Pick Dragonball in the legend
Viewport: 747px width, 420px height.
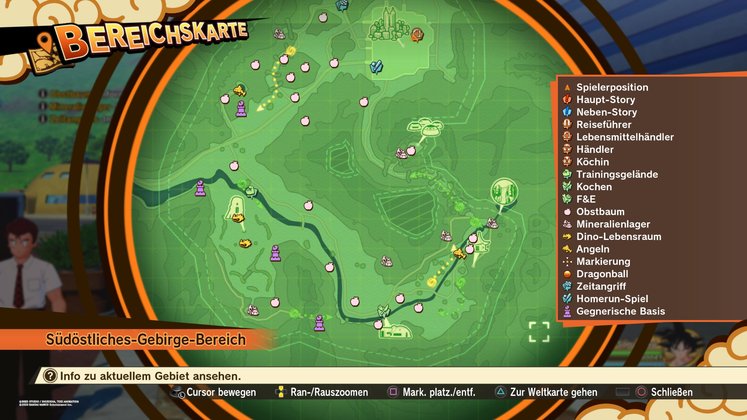click(604, 274)
